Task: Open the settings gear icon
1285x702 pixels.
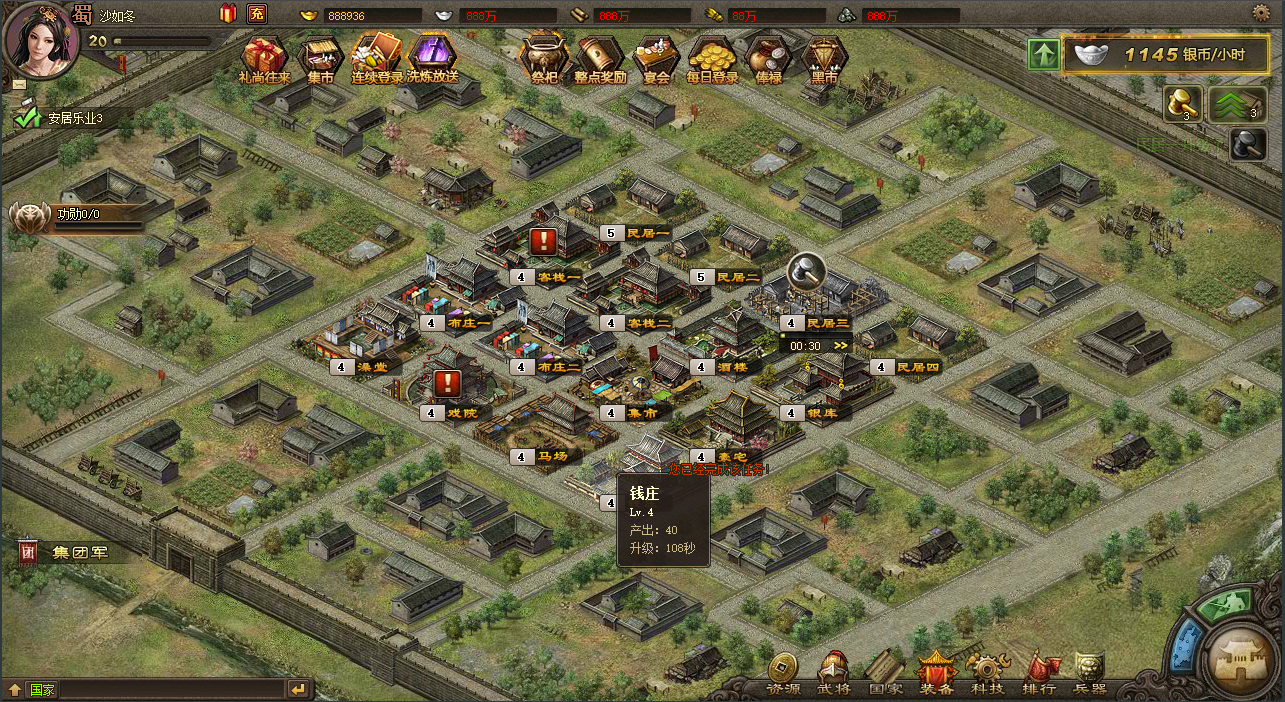Action: [x=1262, y=13]
